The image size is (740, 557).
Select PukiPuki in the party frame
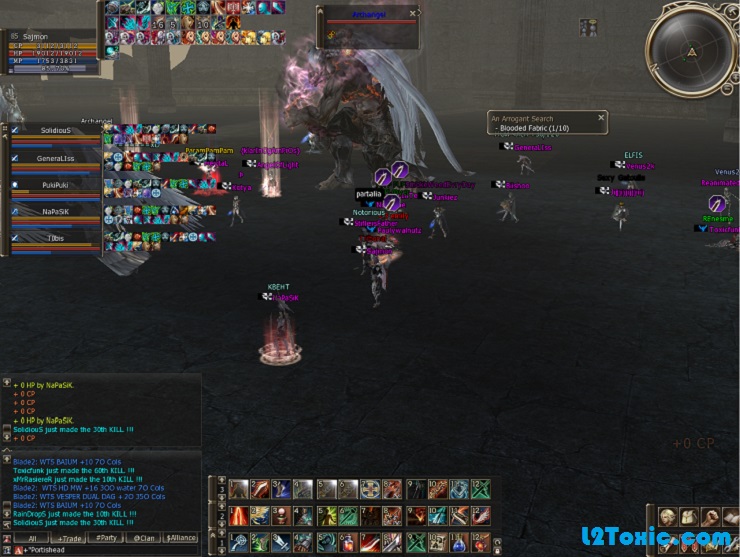(x=56, y=185)
